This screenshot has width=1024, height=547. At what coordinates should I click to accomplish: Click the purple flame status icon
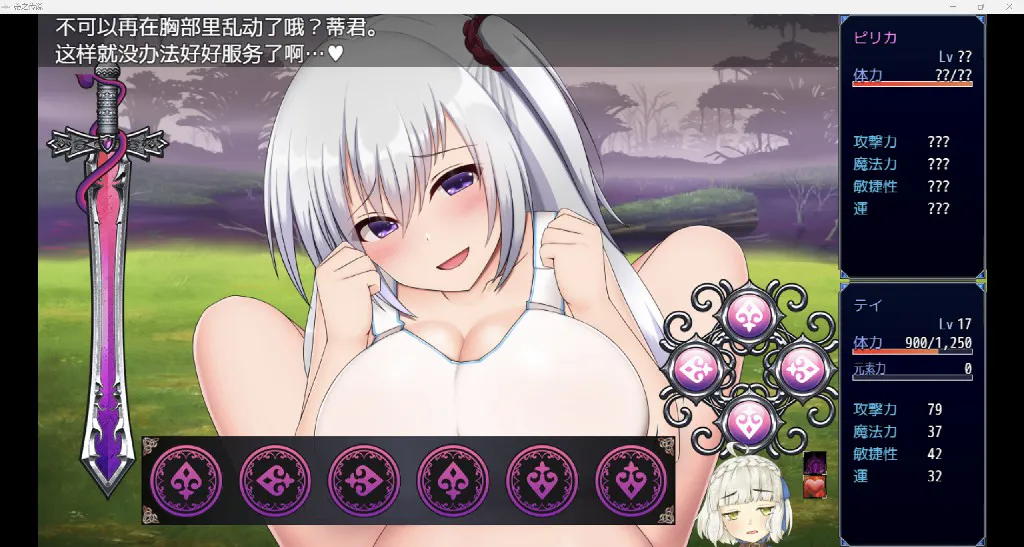pyautogui.click(x=814, y=464)
